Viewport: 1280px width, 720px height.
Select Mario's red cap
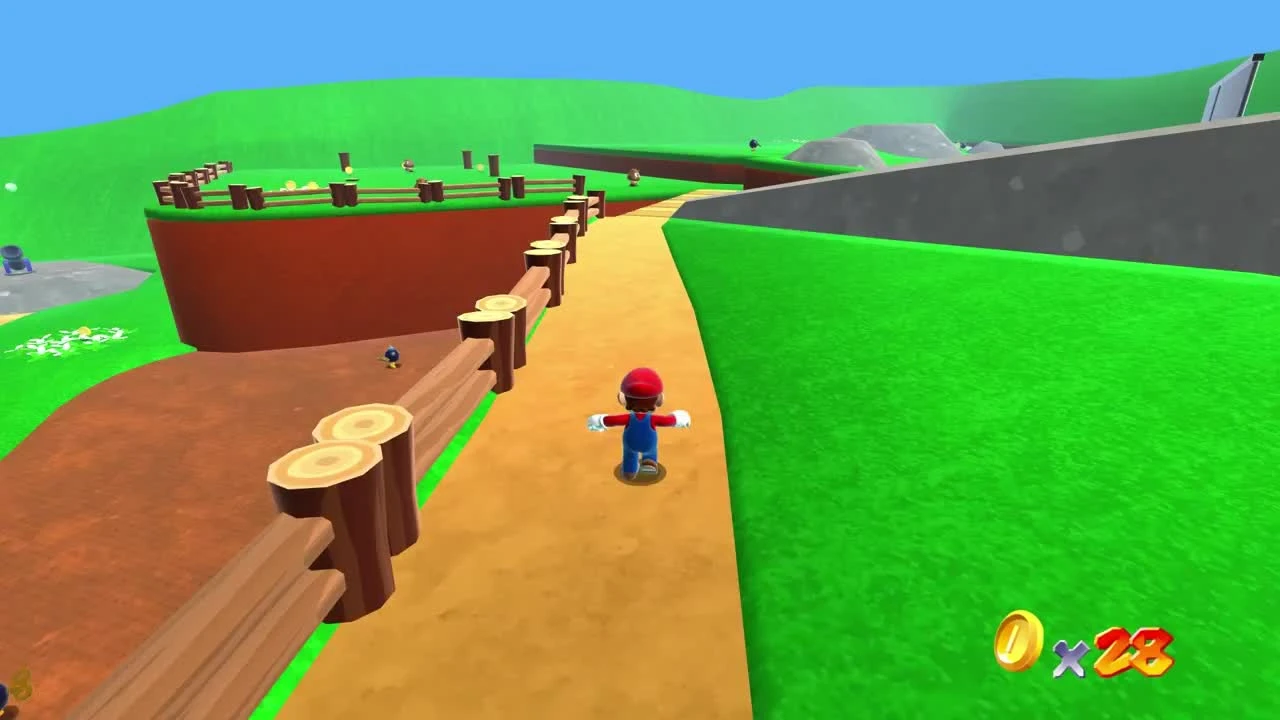tap(643, 381)
